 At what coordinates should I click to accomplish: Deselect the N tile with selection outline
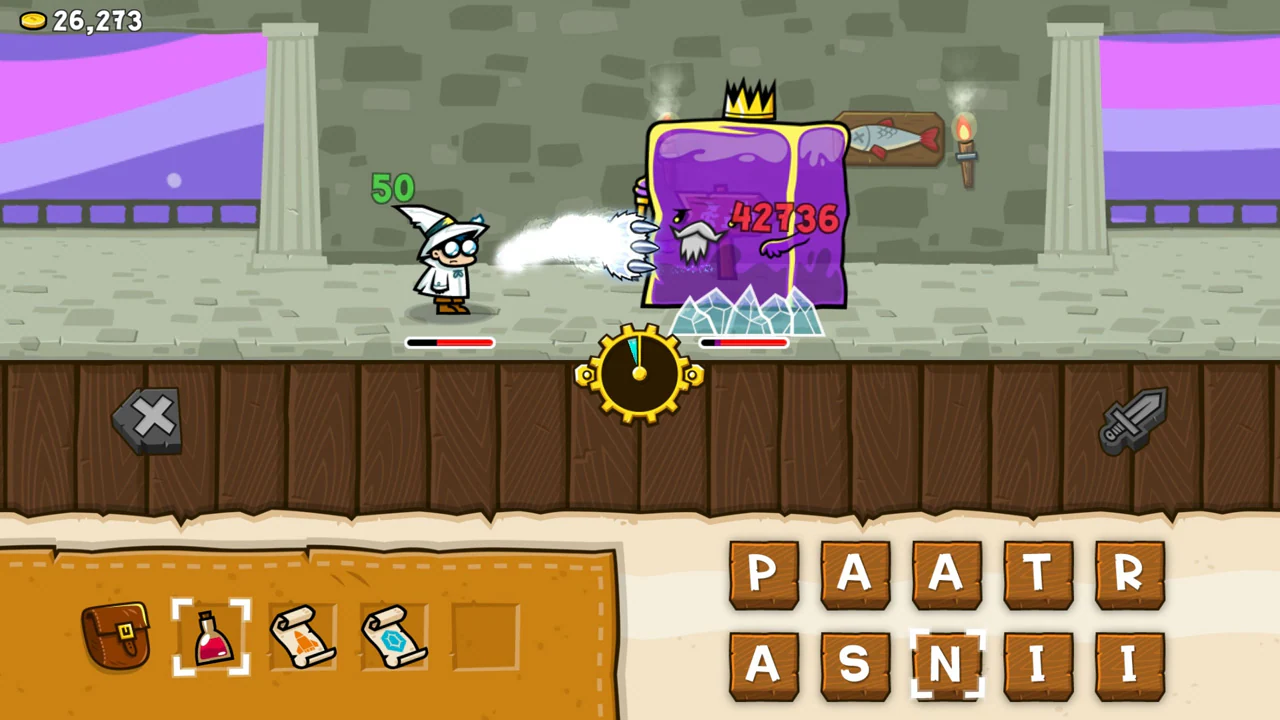pyautogui.click(x=946, y=663)
